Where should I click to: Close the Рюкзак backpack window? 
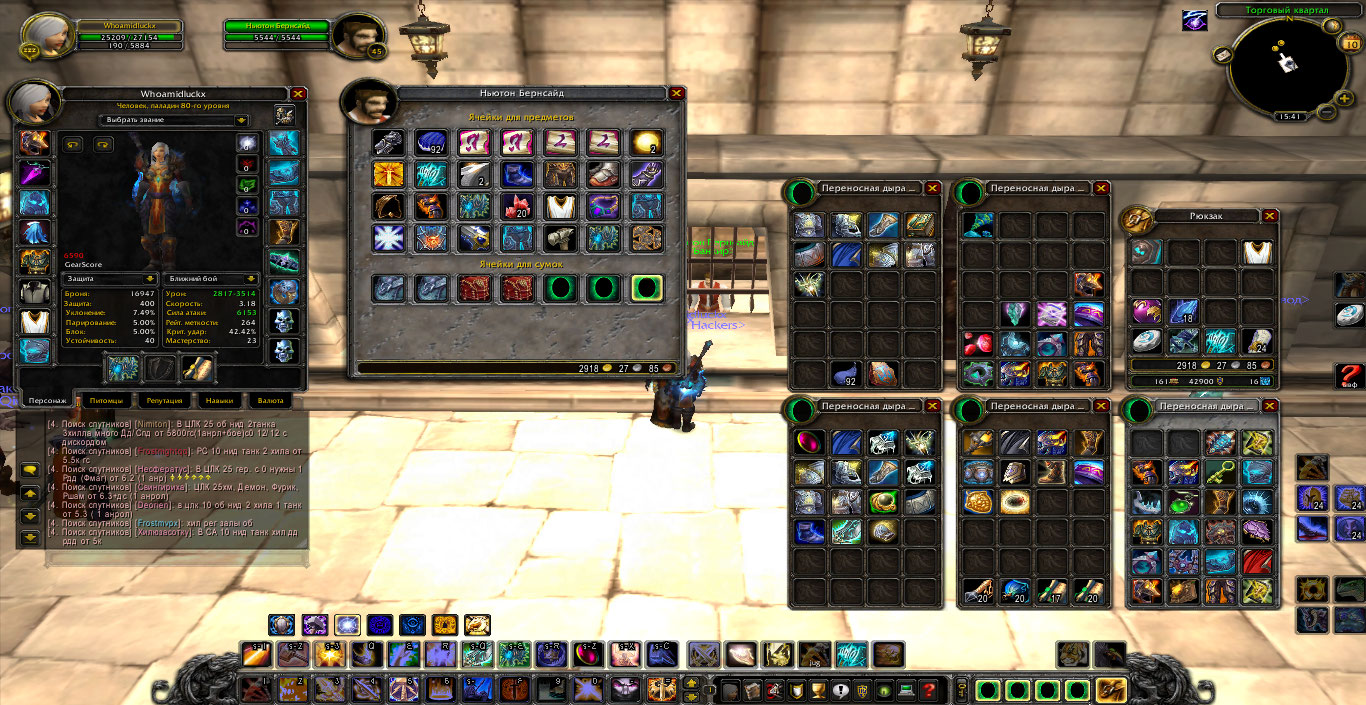1270,215
